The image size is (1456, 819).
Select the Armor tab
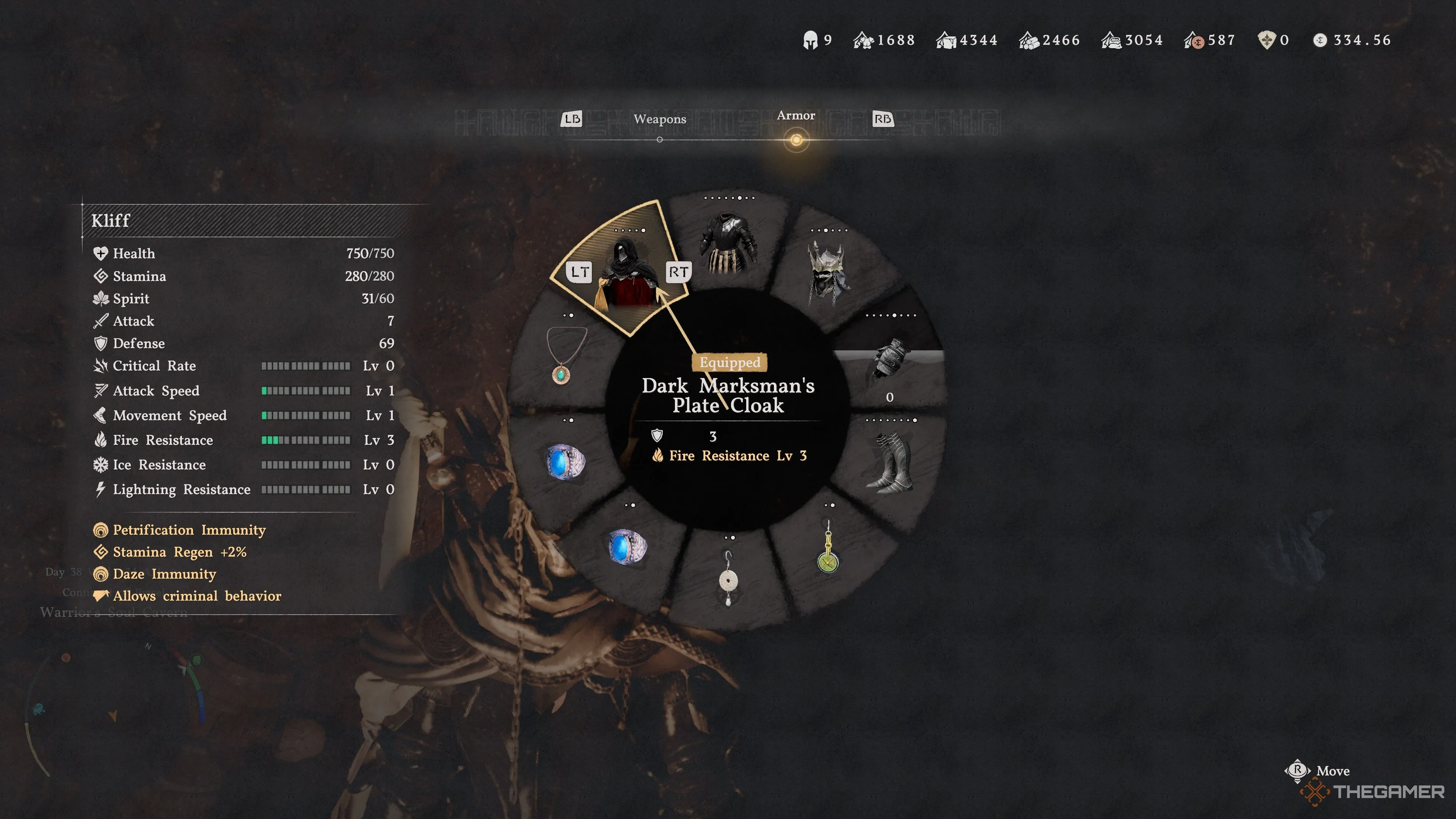pyautogui.click(x=796, y=116)
